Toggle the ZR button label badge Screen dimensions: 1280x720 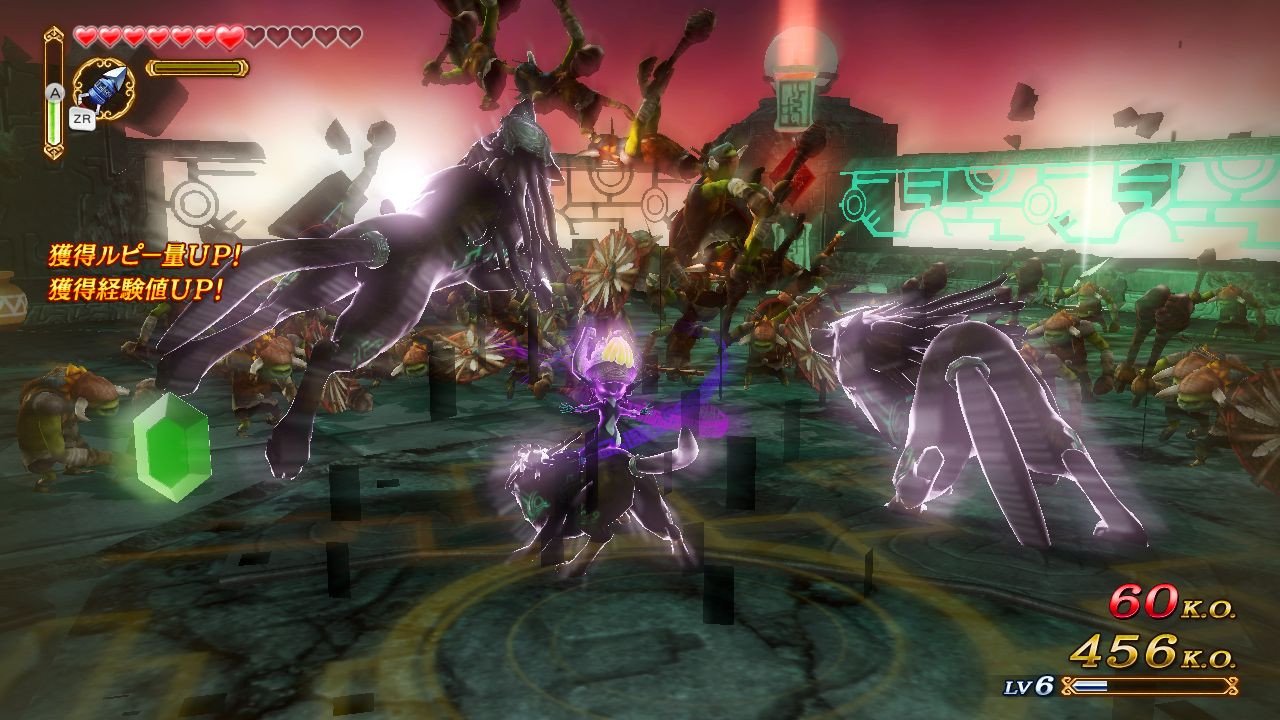tap(83, 118)
